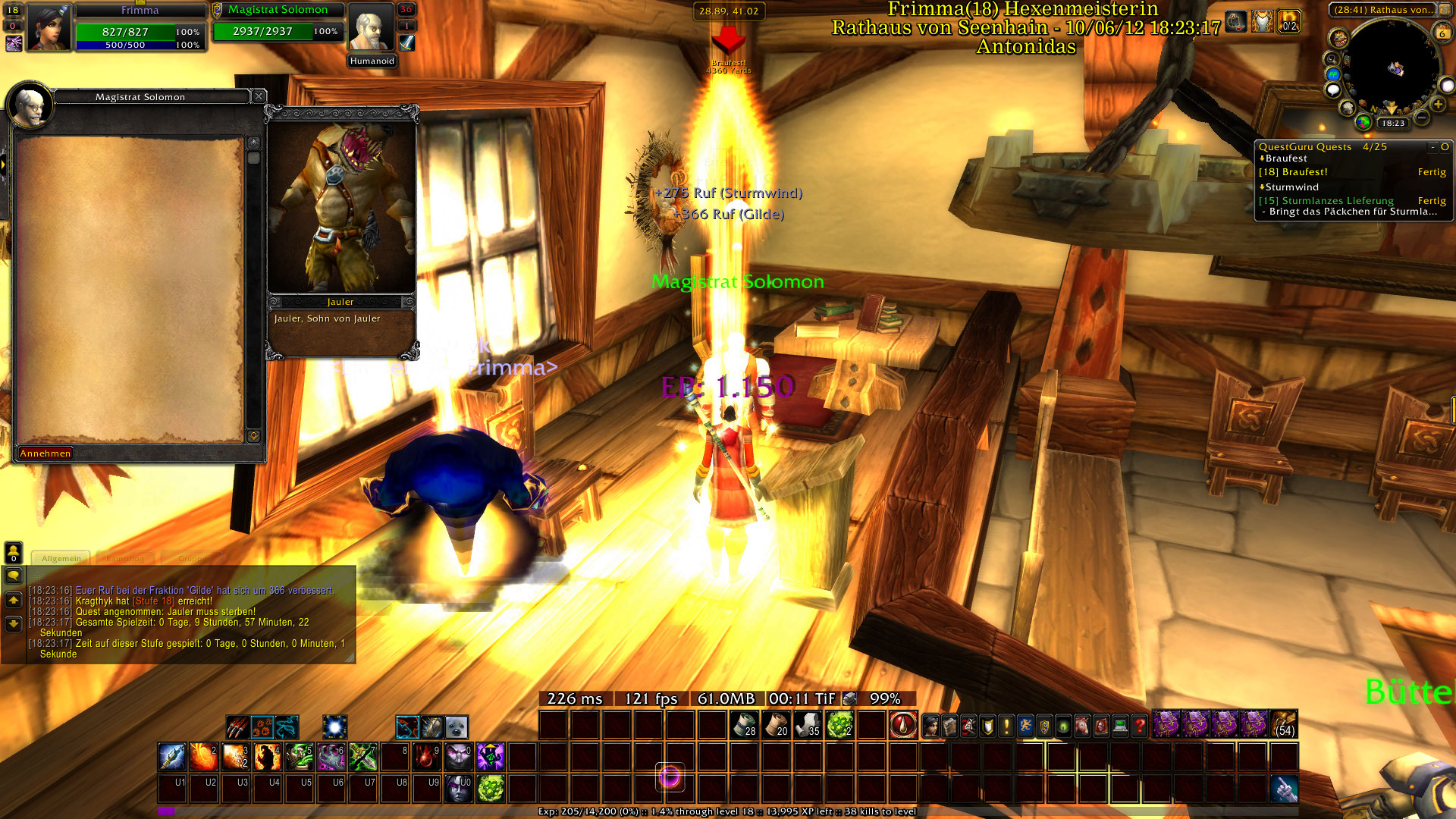The width and height of the screenshot is (1456, 819).
Task: Open the backpack showing 54 free slots
Action: tap(1283, 724)
